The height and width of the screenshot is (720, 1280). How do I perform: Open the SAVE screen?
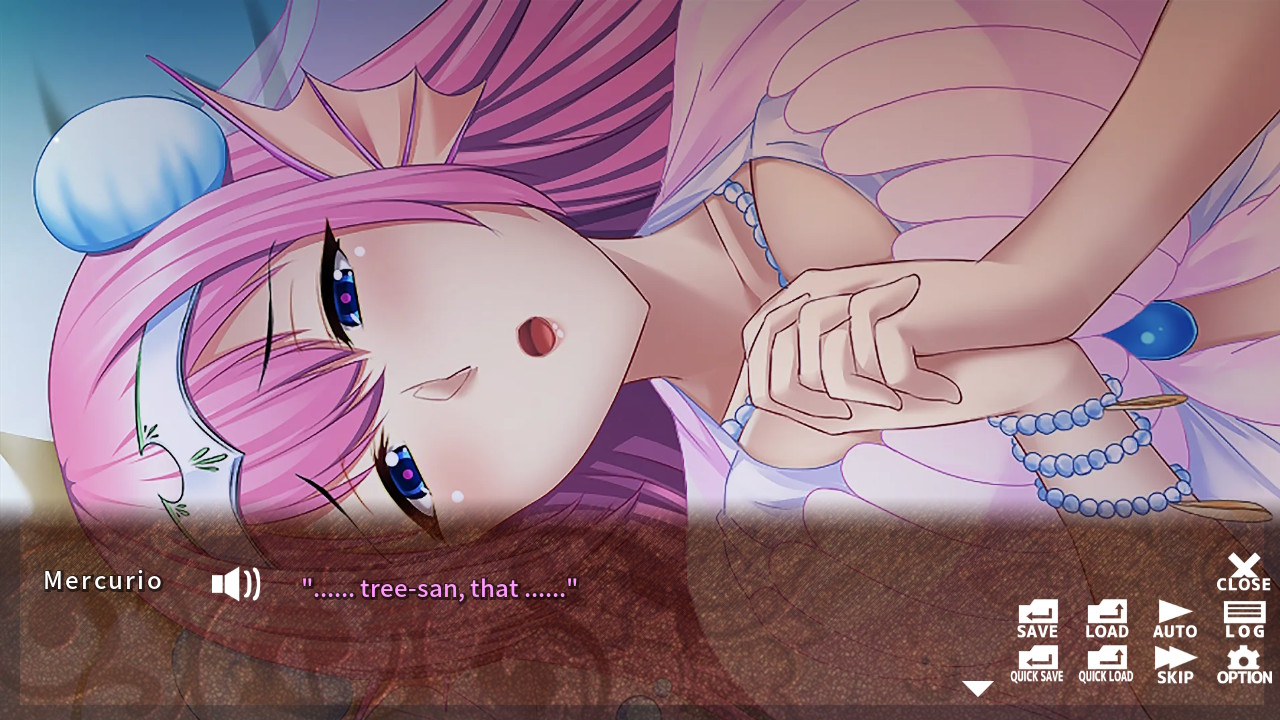[x=1037, y=618]
